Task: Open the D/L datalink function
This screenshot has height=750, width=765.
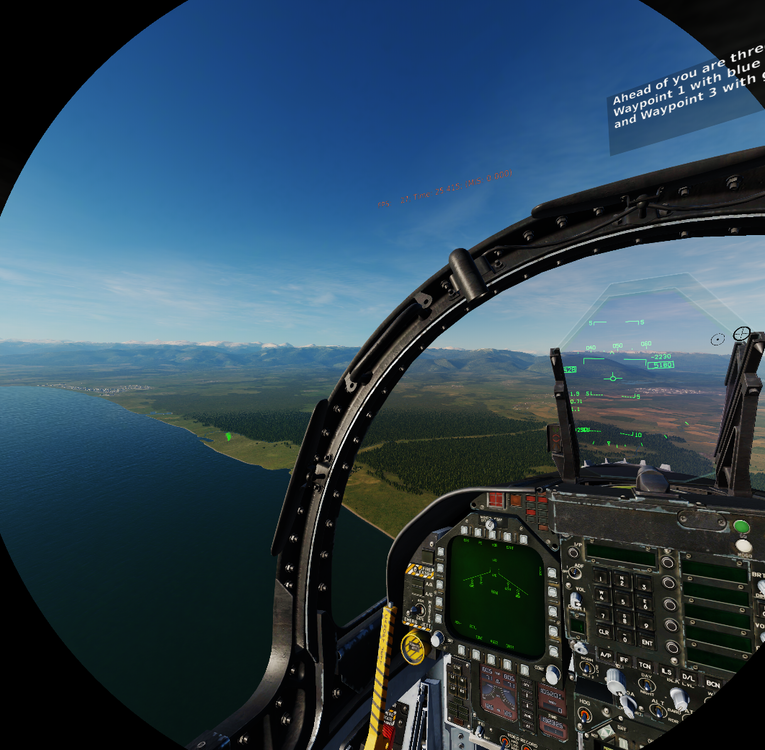Action: click(x=689, y=679)
